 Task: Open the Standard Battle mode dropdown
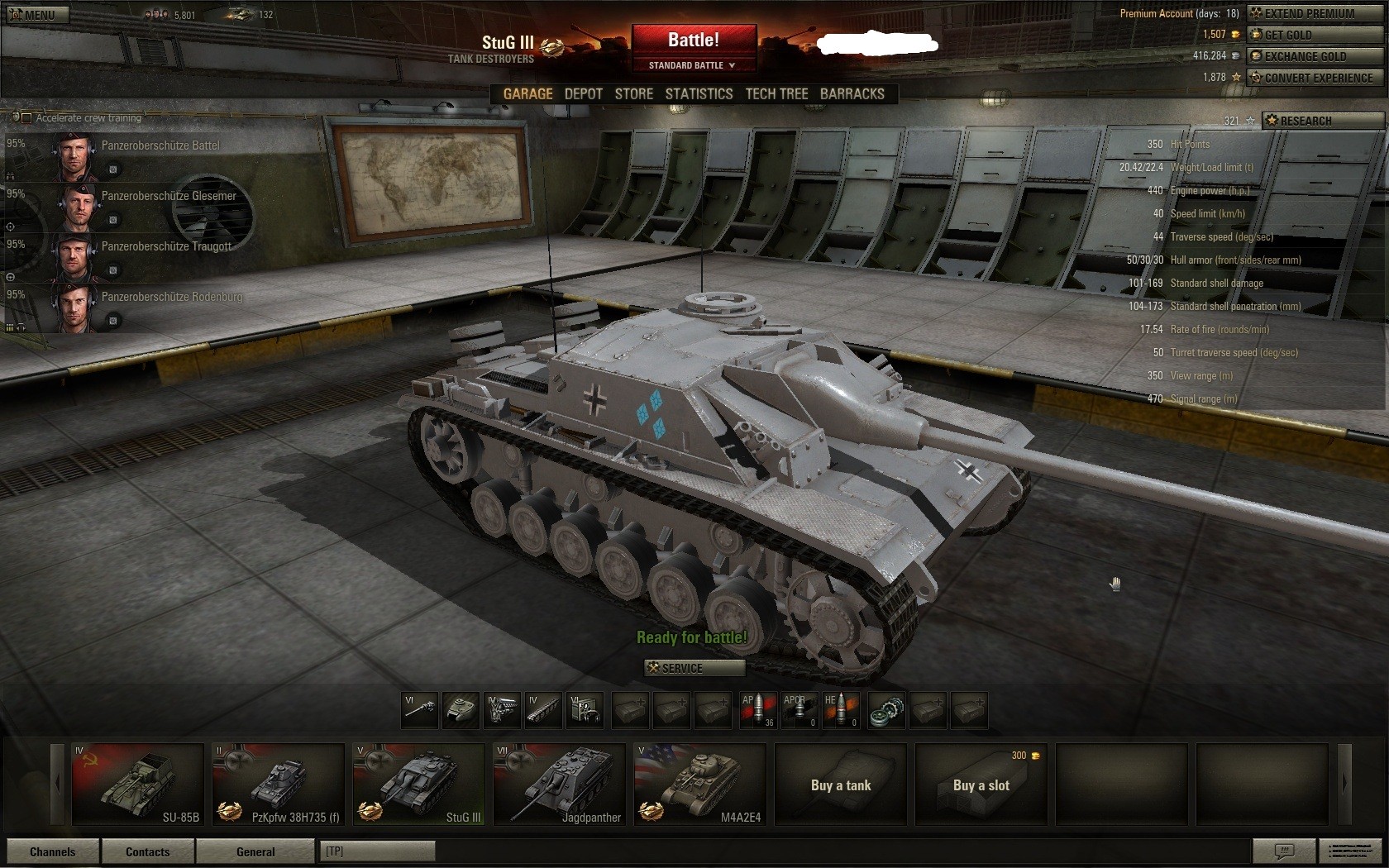pyautogui.click(x=693, y=65)
